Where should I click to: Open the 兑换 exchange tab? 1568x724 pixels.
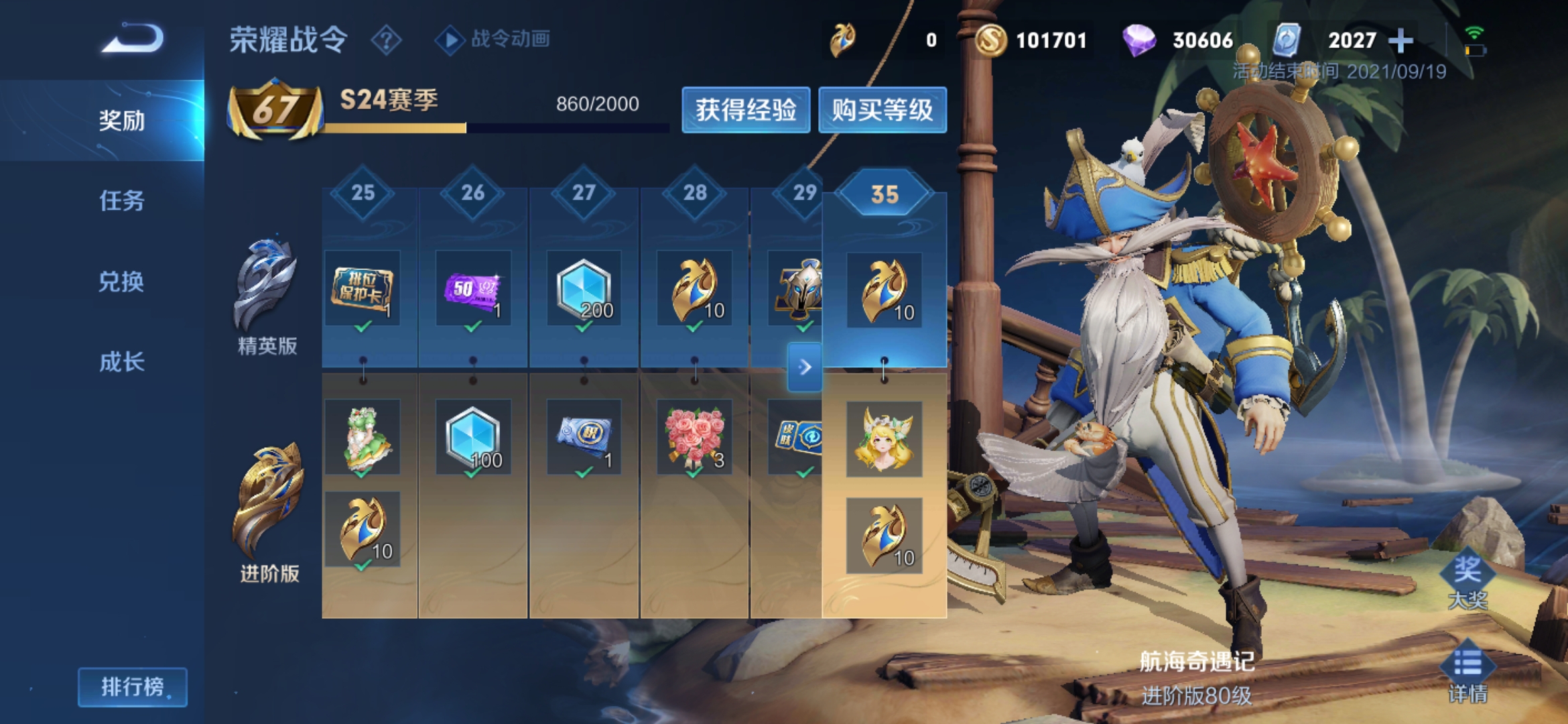(121, 282)
